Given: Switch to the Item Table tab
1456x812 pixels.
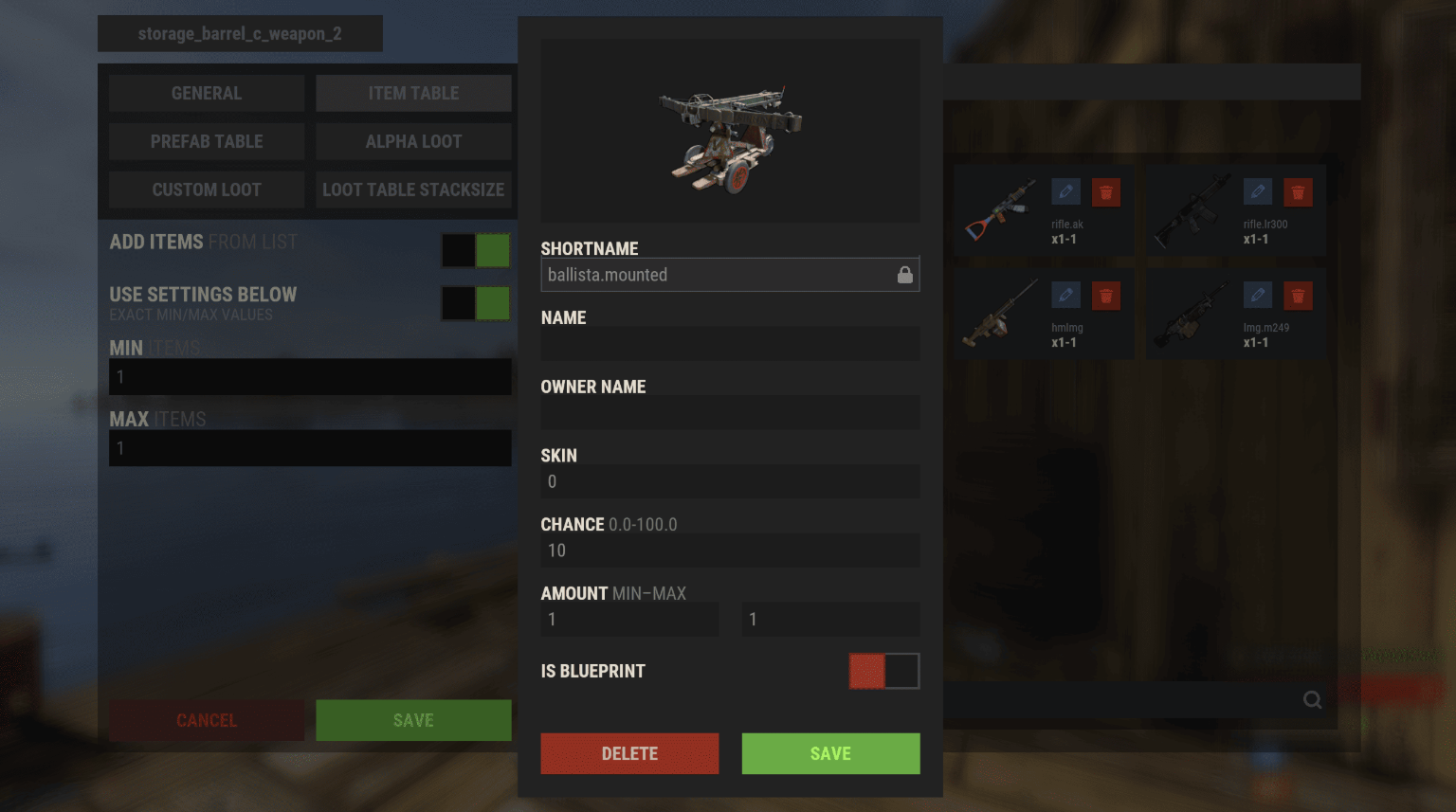Looking at the screenshot, I should [413, 93].
